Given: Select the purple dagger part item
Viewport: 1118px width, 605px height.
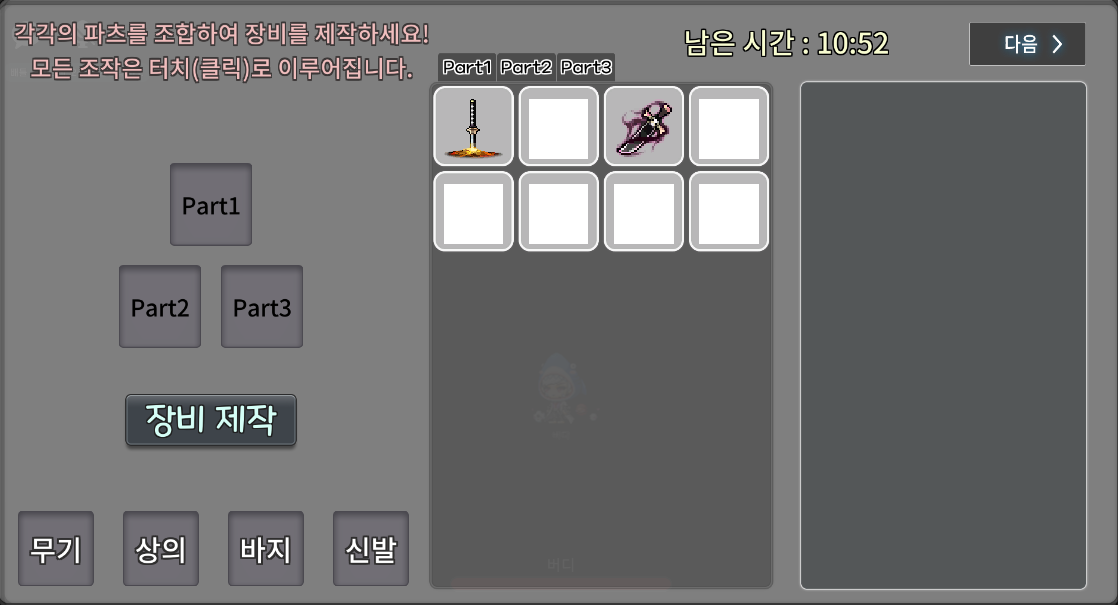Looking at the screenshot, I should coord(644,126).
